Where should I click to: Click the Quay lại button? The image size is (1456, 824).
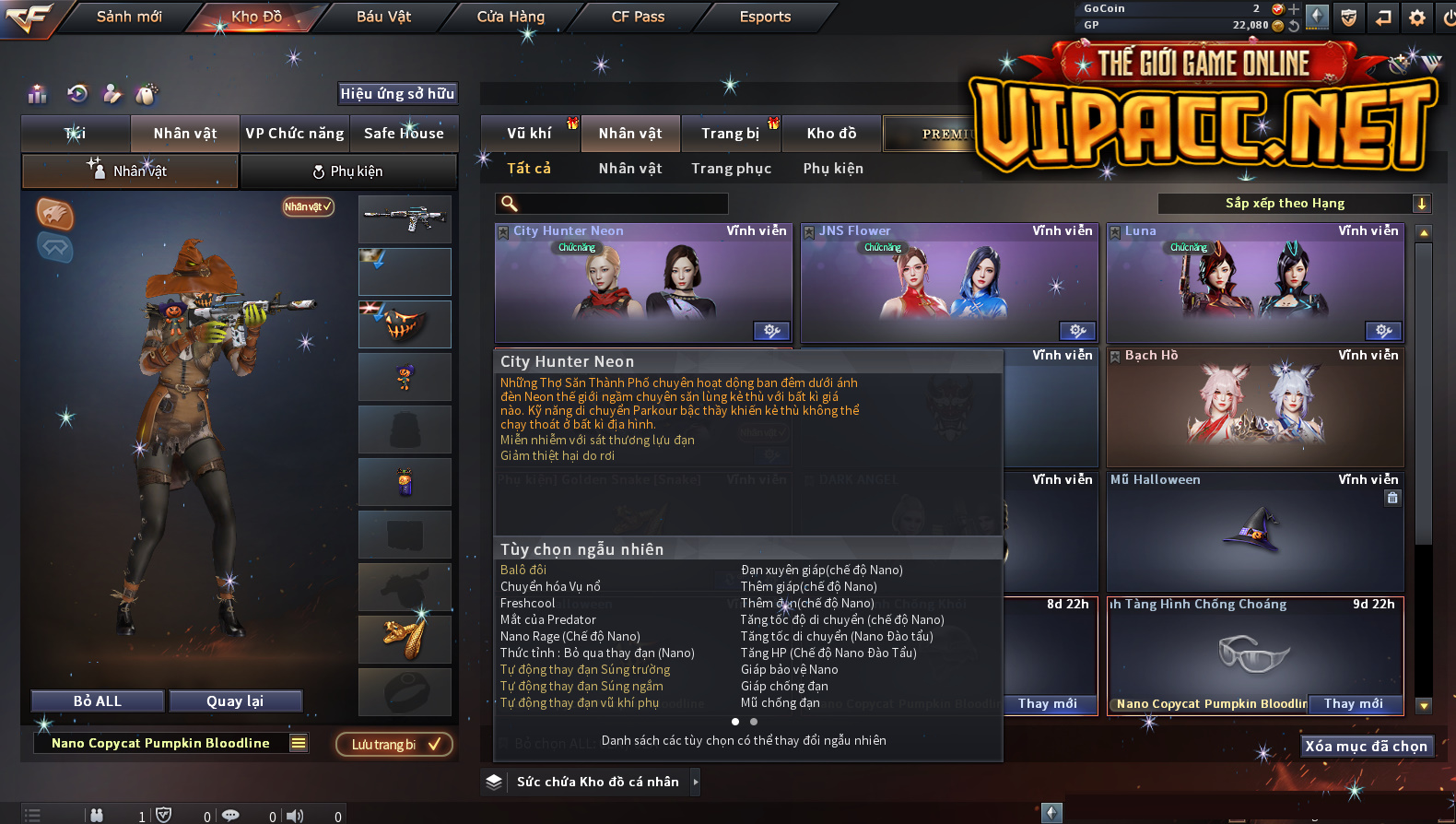[x=235, y=701]
